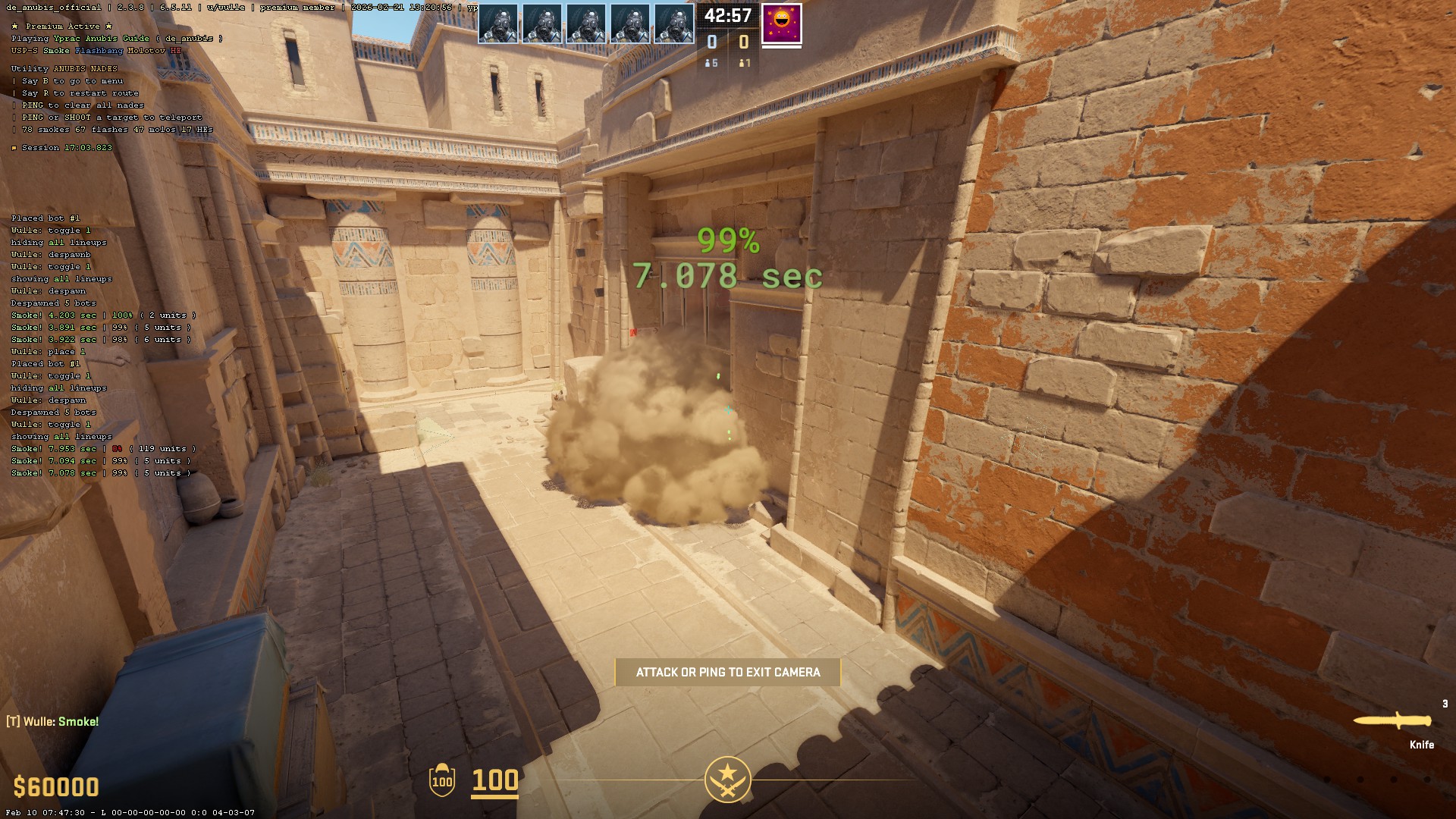Click the star team emblem badge
Image resolution: width=1456 pixels, height=819 pixels.
point(727,779)
